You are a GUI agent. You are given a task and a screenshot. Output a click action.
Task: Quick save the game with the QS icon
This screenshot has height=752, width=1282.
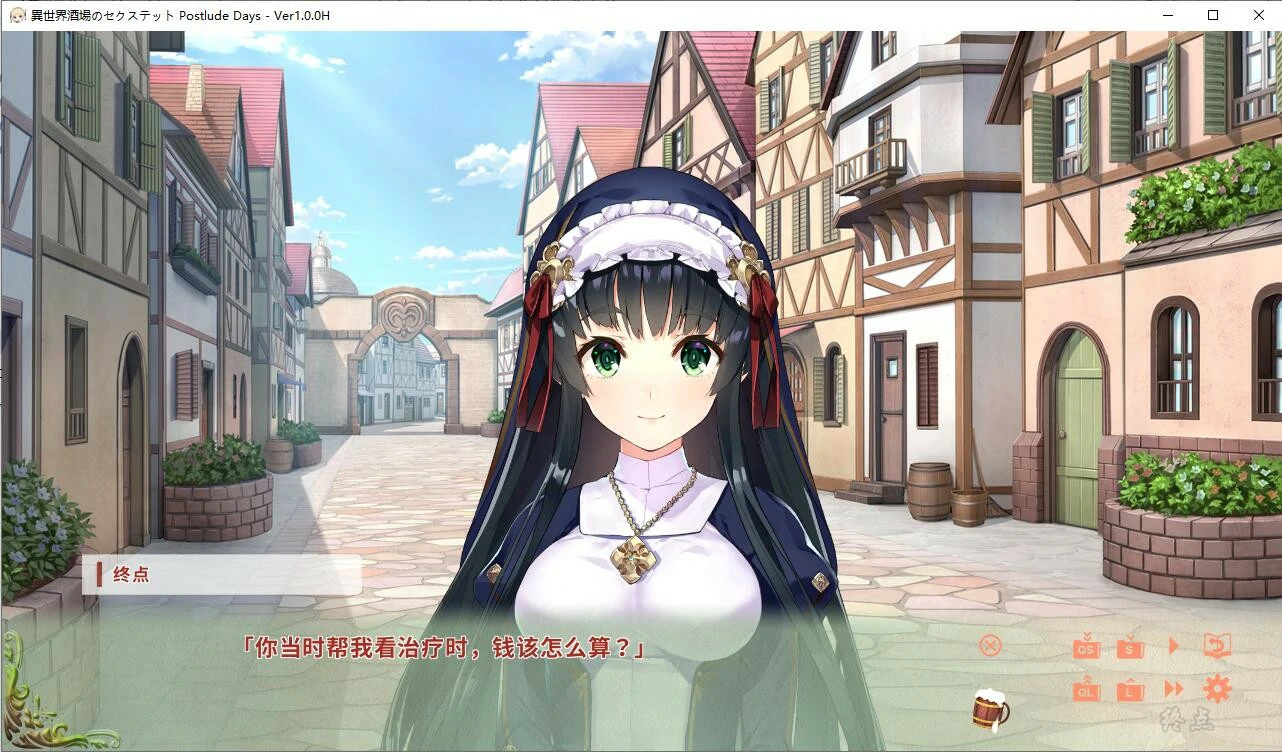click(x=1087, y=647)
